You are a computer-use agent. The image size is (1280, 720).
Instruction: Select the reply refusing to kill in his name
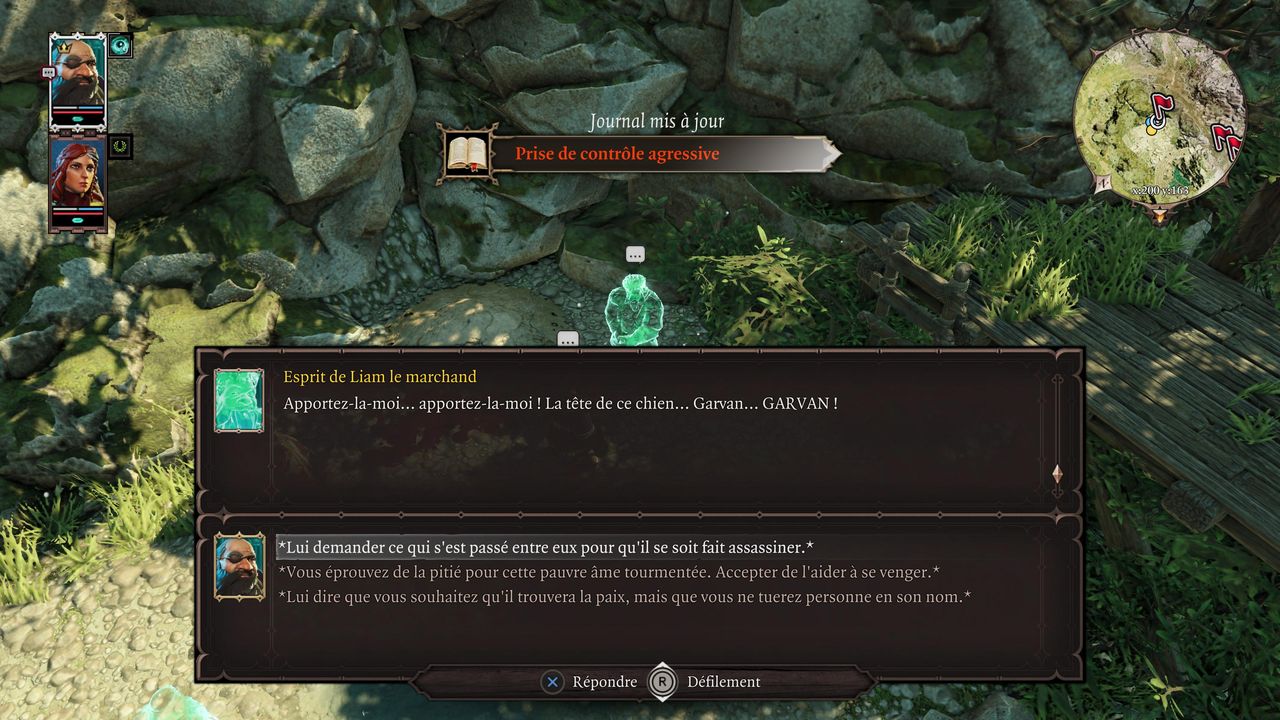coord(625,597)
